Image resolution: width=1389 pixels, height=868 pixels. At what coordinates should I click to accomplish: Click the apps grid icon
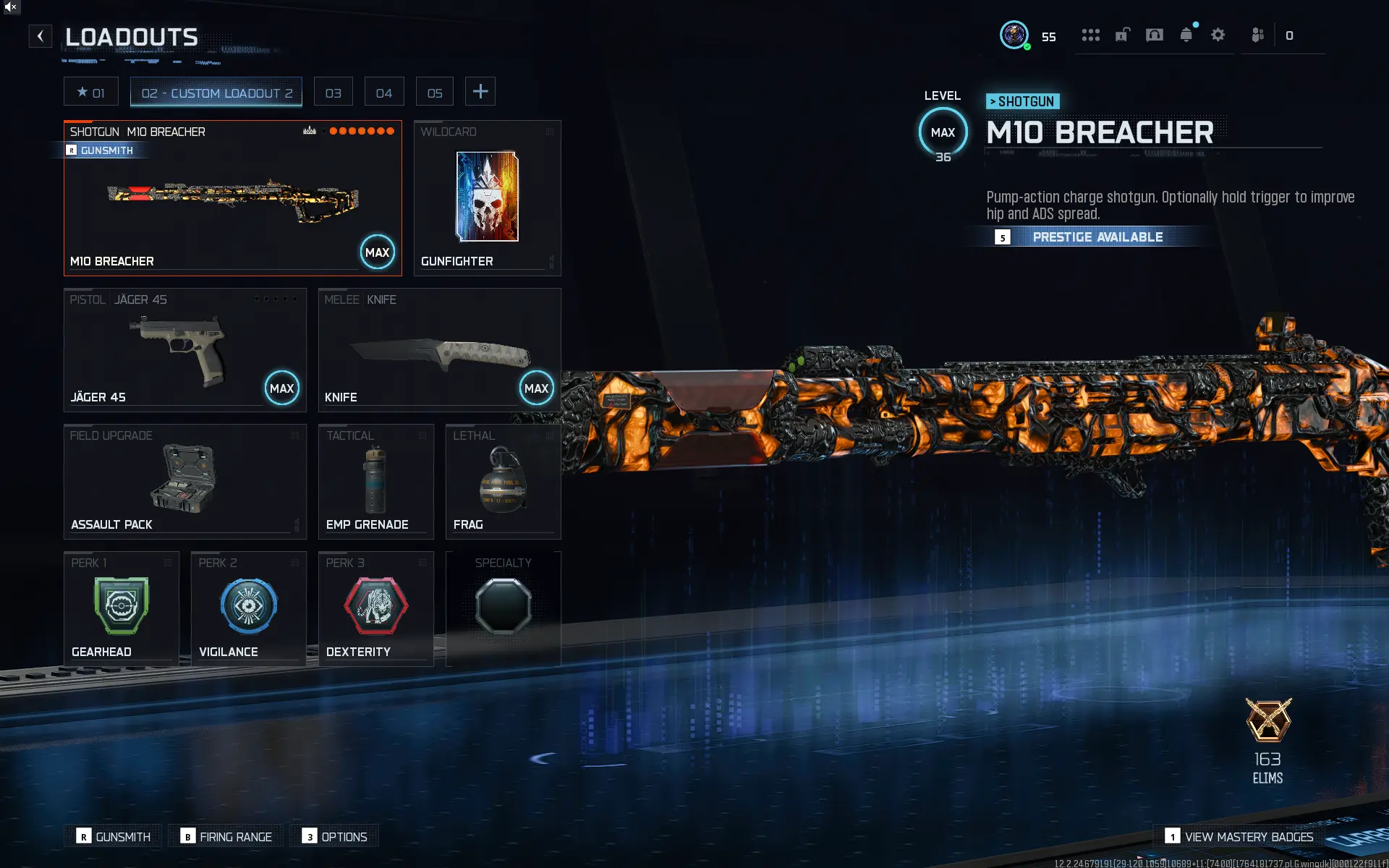(x=1091, y=34)
